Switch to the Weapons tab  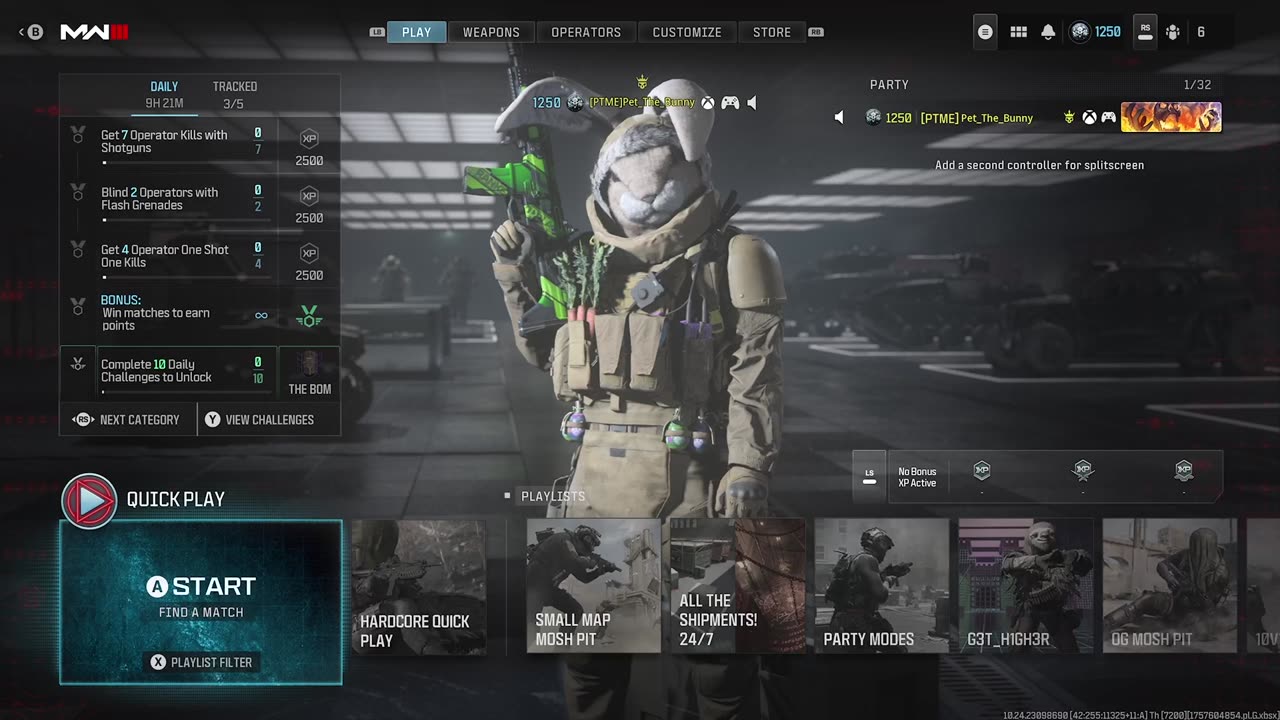click(x=491, y=32)
